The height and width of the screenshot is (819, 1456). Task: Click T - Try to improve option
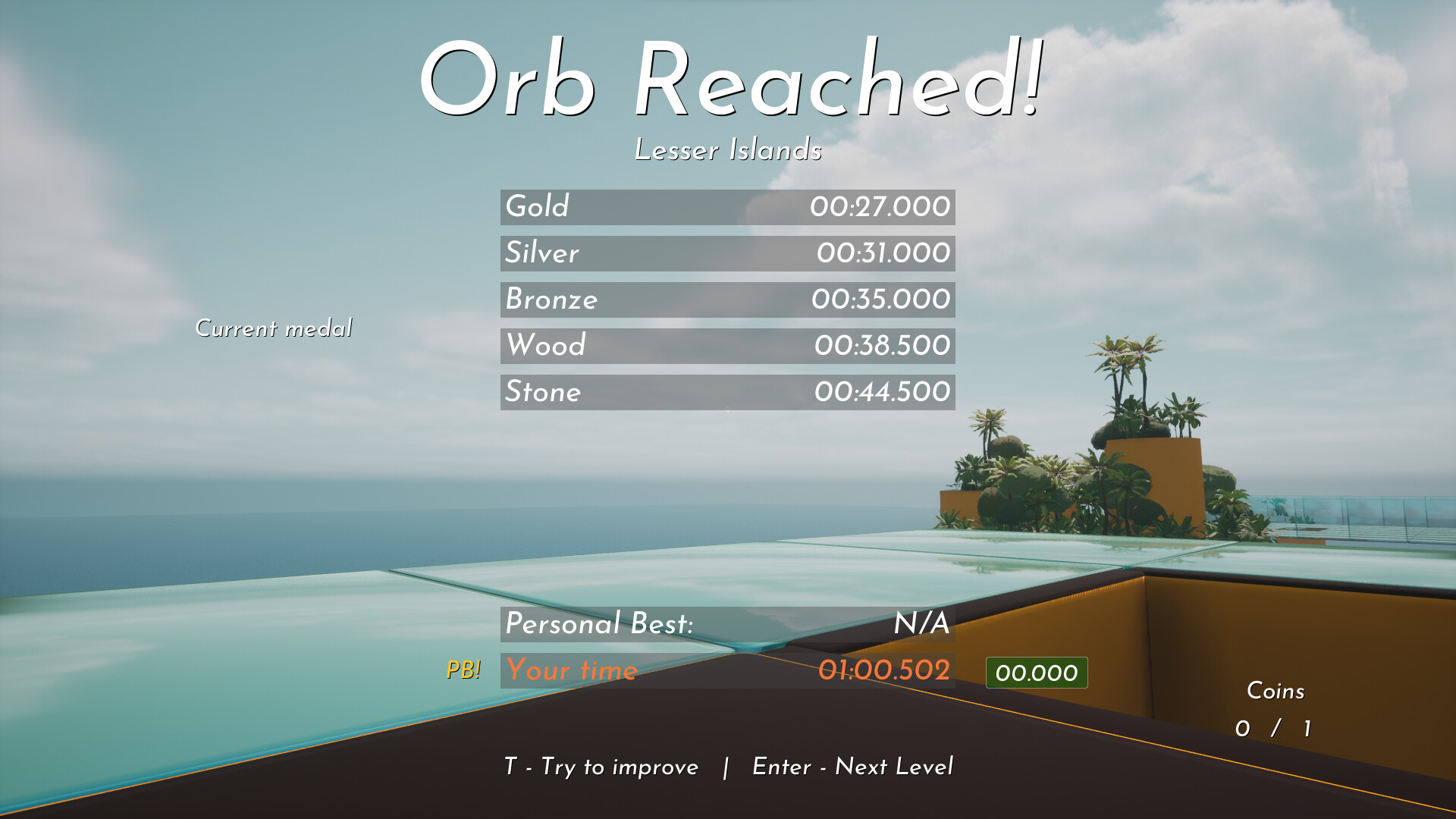600,767
